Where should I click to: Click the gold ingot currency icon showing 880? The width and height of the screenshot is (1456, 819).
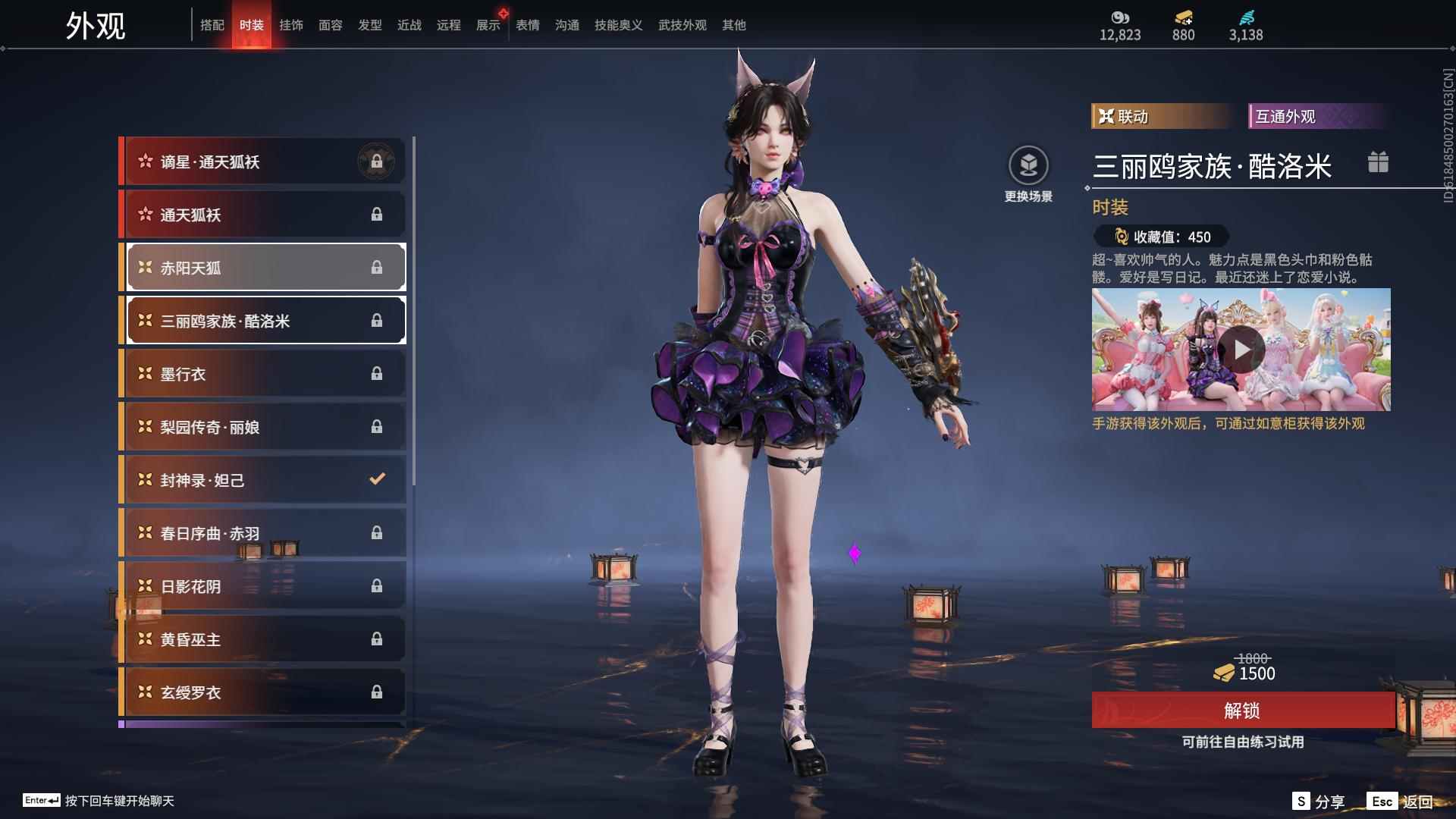coord(1183,17)
